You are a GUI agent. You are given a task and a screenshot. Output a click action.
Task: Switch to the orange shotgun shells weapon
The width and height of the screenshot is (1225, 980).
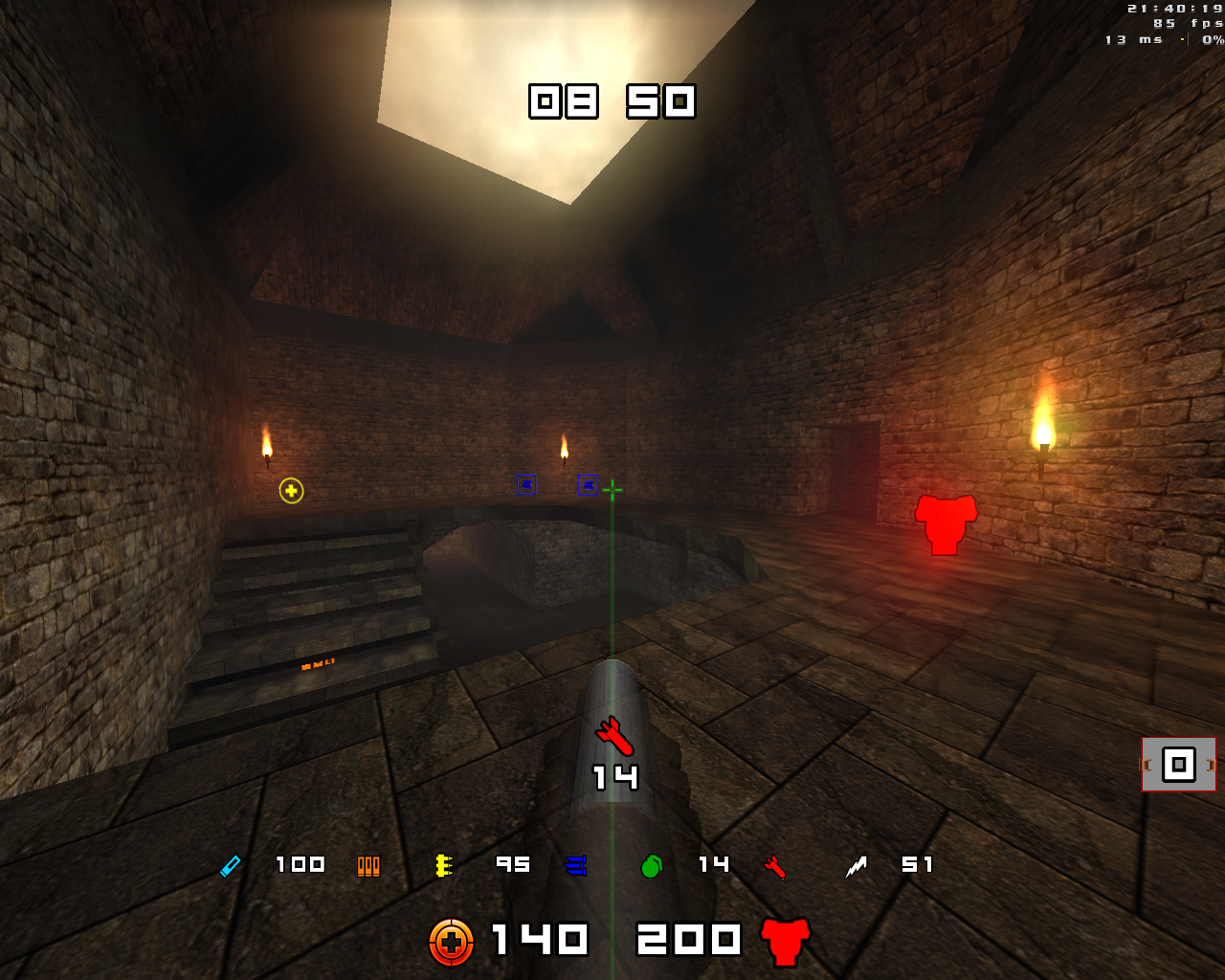(x=368, y=866)
